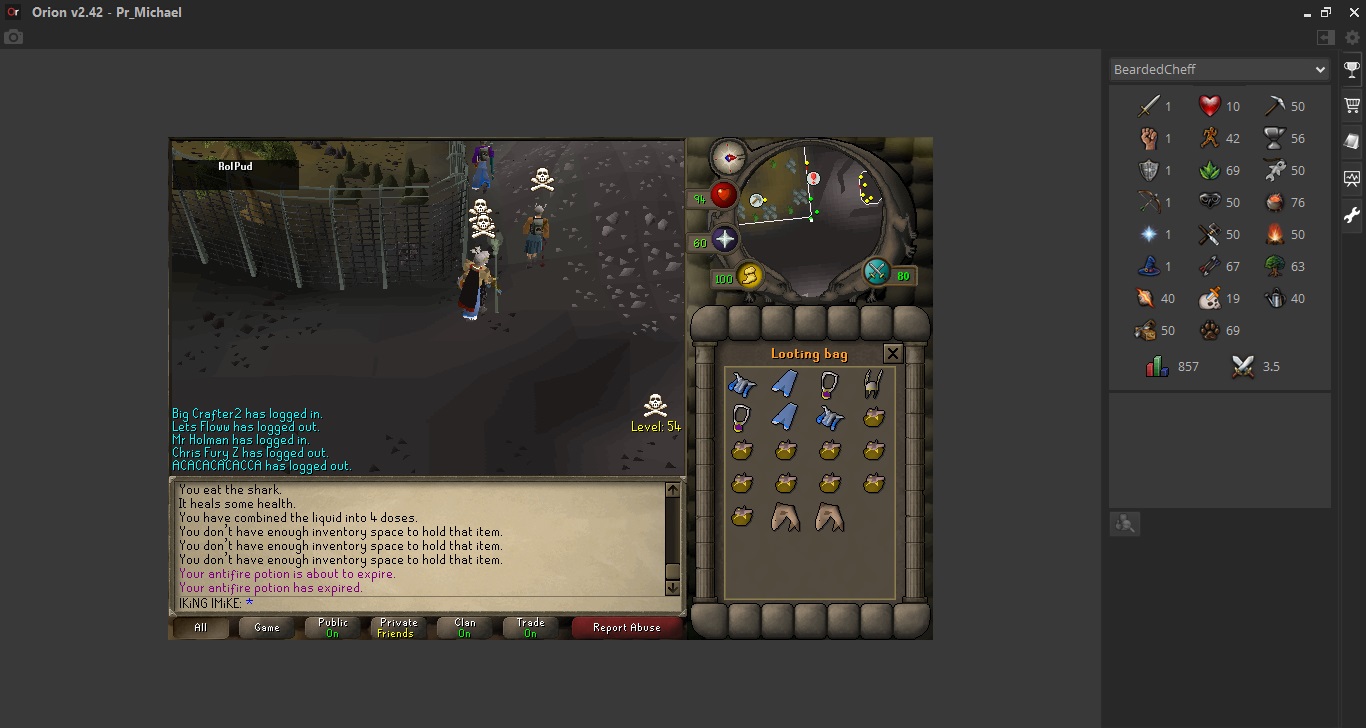Click the compass to face north
This screenshot has height=728, width=1366.
(728, 157)
